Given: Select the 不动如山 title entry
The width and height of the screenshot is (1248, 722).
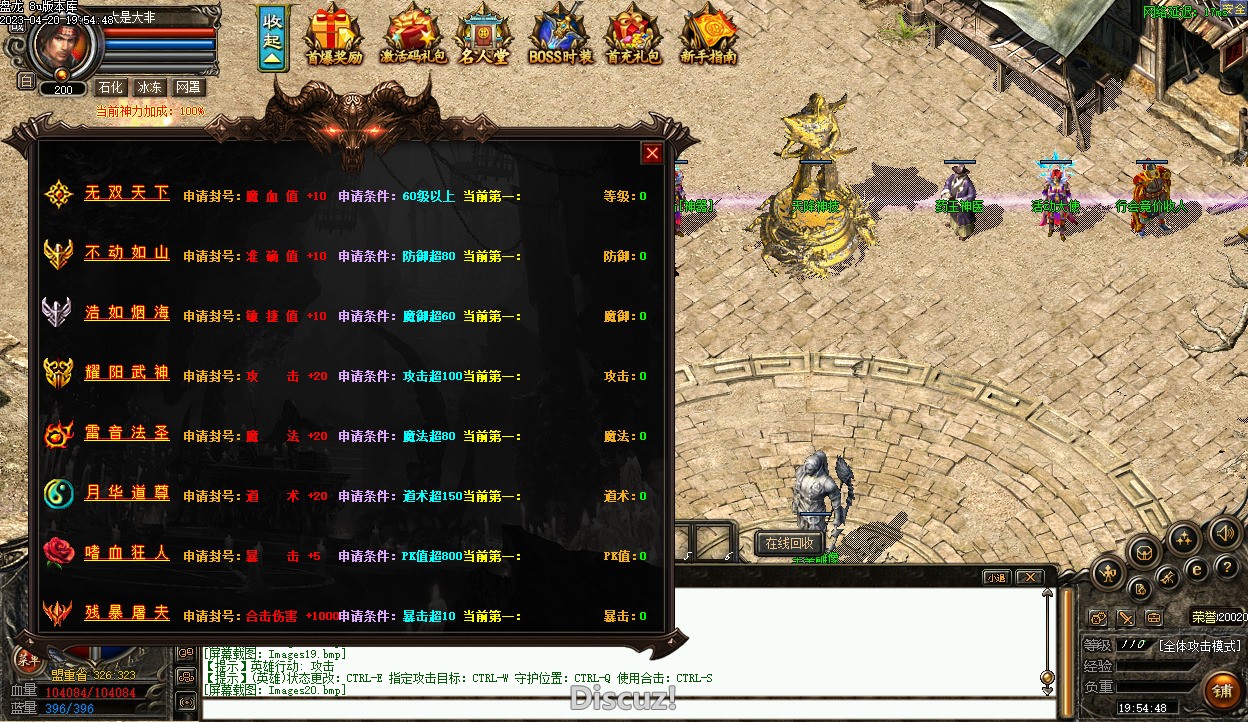Looking at the screenshot, I should tap(126, 253).
